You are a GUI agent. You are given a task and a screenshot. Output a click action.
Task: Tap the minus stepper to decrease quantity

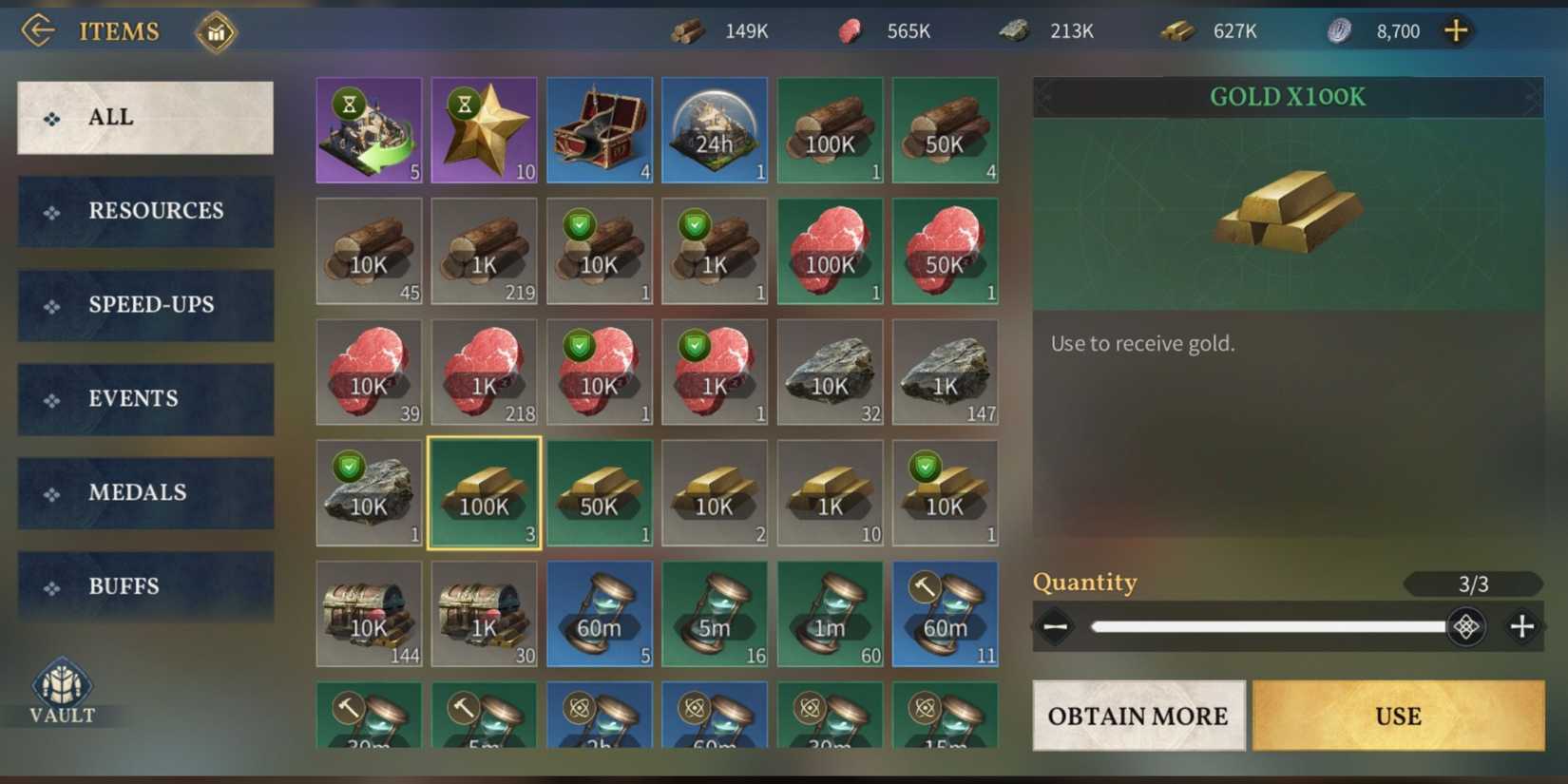pos(1056,626)
